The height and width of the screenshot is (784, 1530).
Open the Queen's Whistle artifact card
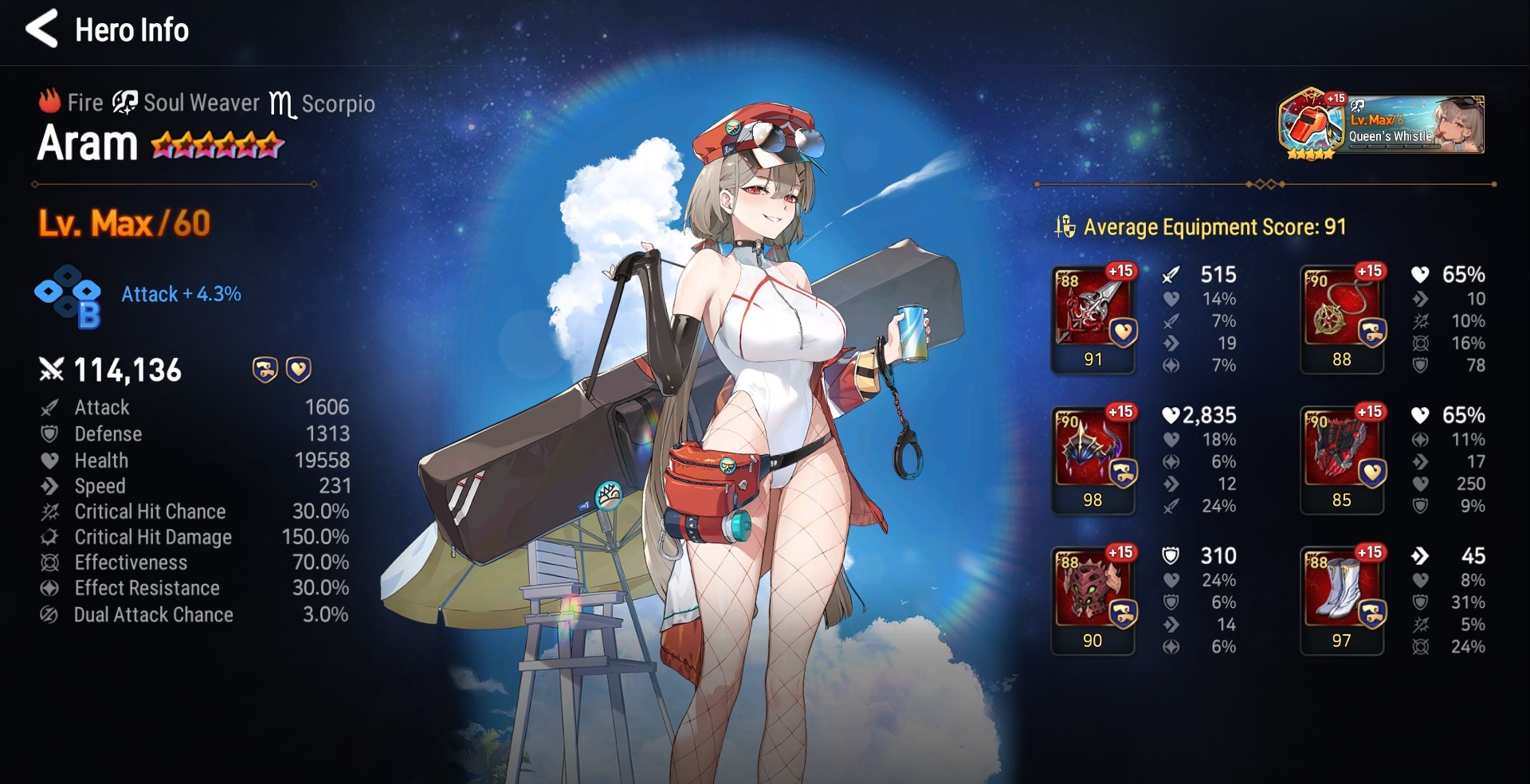1381,125
